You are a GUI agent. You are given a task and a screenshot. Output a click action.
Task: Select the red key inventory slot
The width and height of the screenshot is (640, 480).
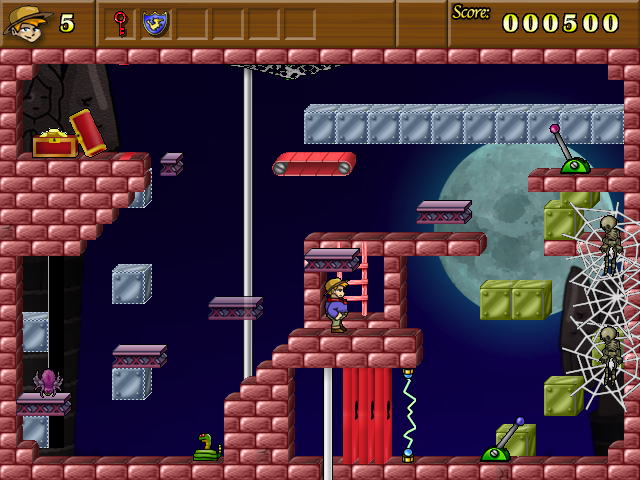coord(121,22)
